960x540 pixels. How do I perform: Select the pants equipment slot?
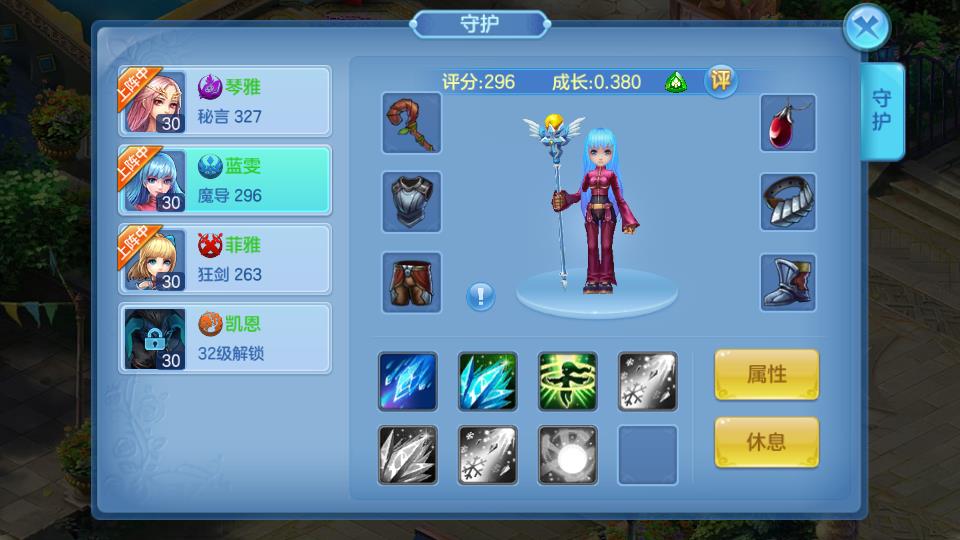click(x=411, y=282)
